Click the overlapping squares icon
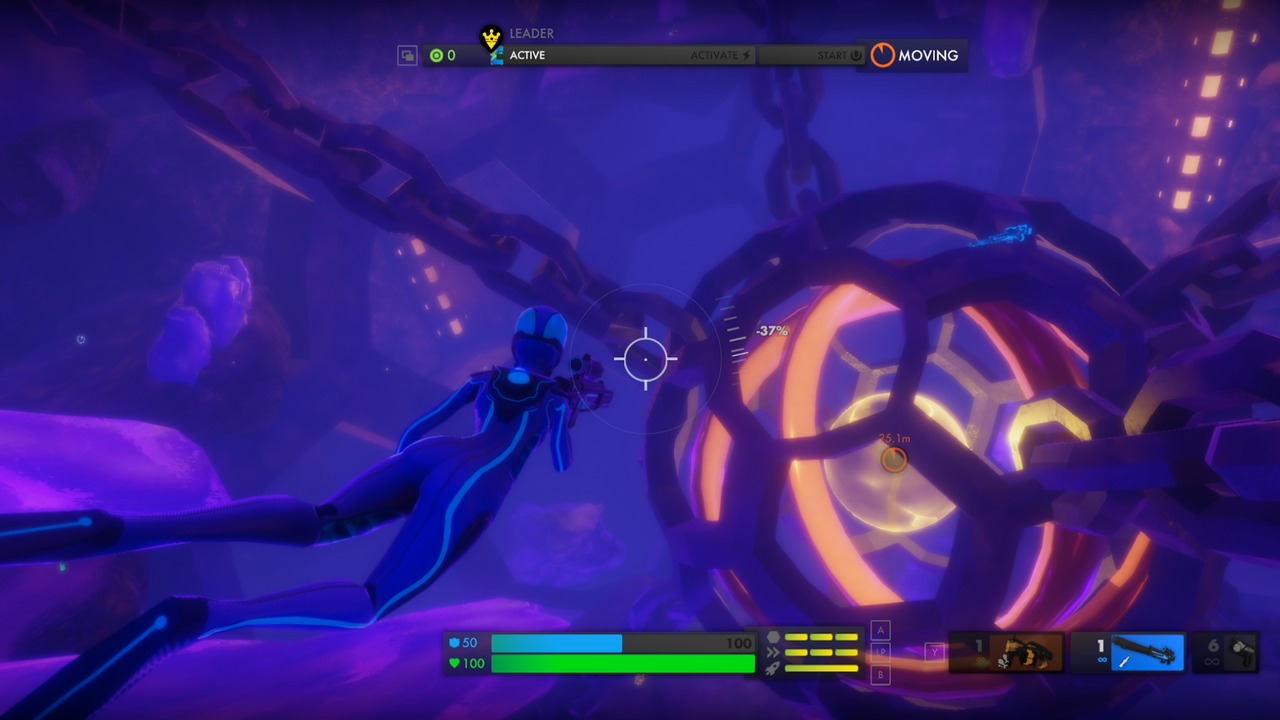This screenshot has width=1280, height=720. pyautogui.click(x=407, y=56)
